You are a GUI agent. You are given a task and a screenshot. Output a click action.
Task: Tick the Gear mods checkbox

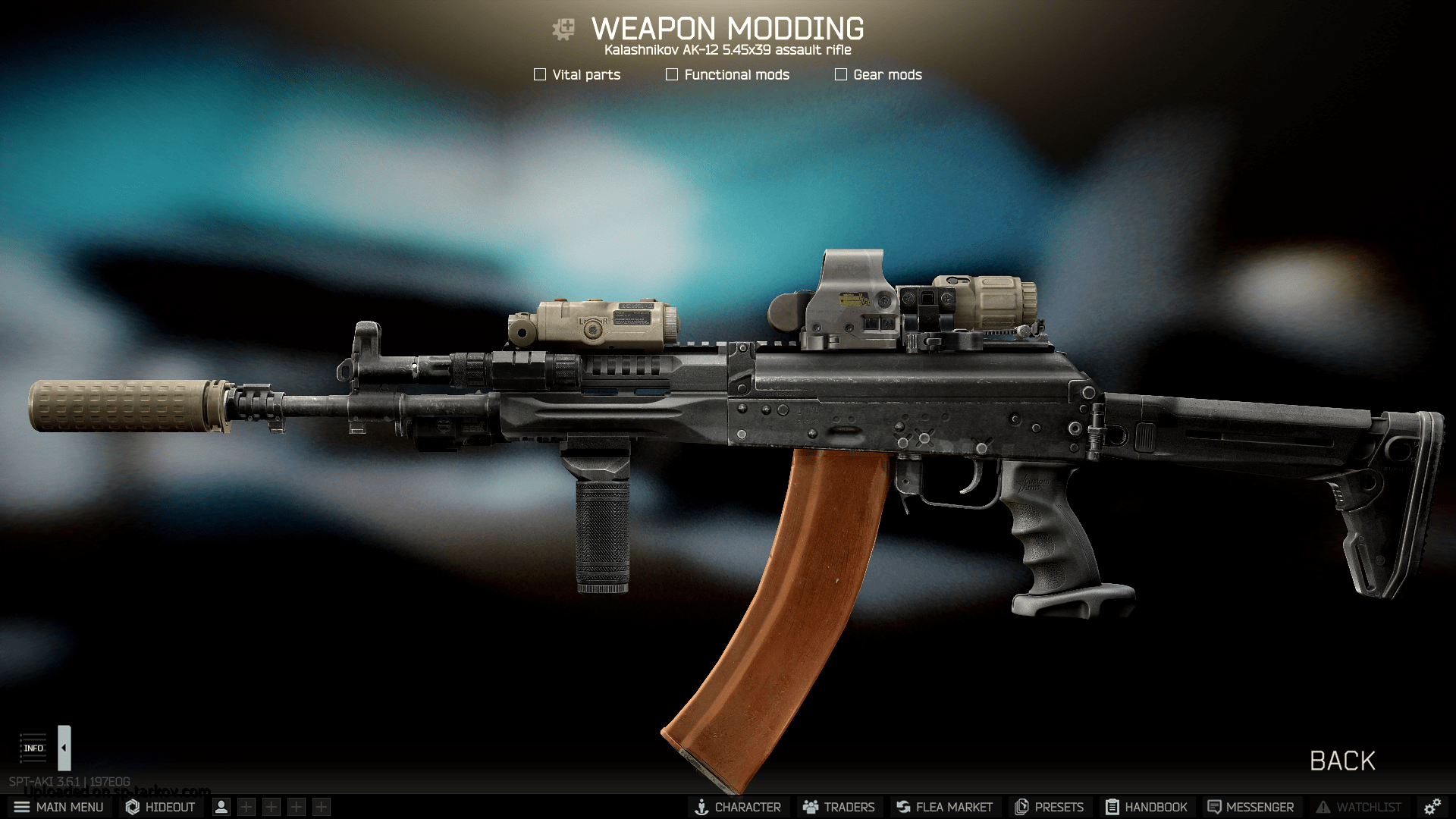(841, 74)
